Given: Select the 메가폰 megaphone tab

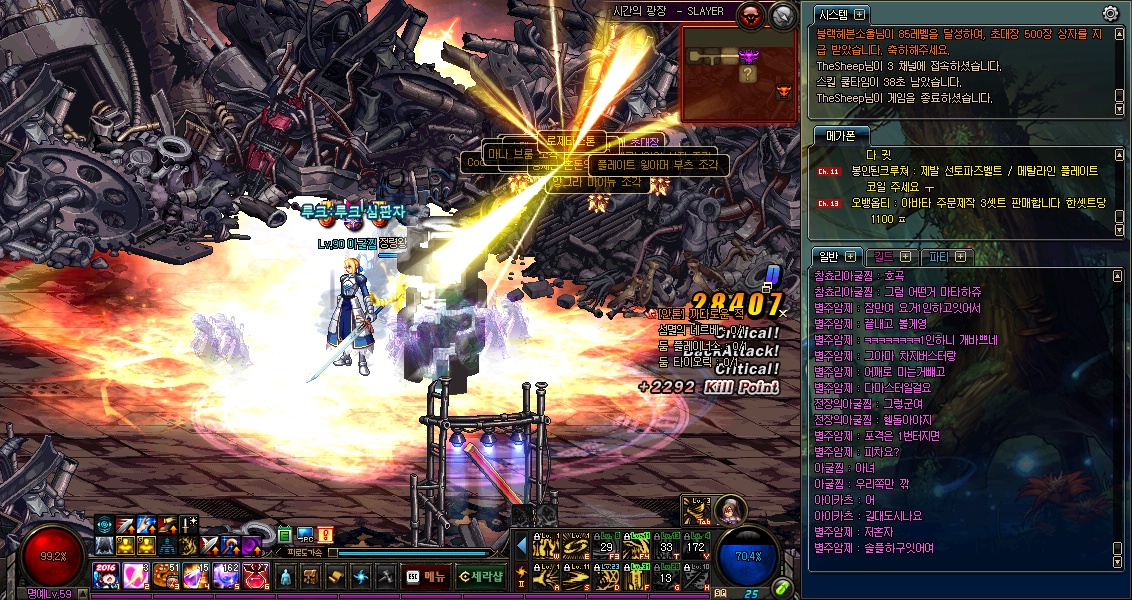Looking at the screenshot, I should [x=839, y=135].
